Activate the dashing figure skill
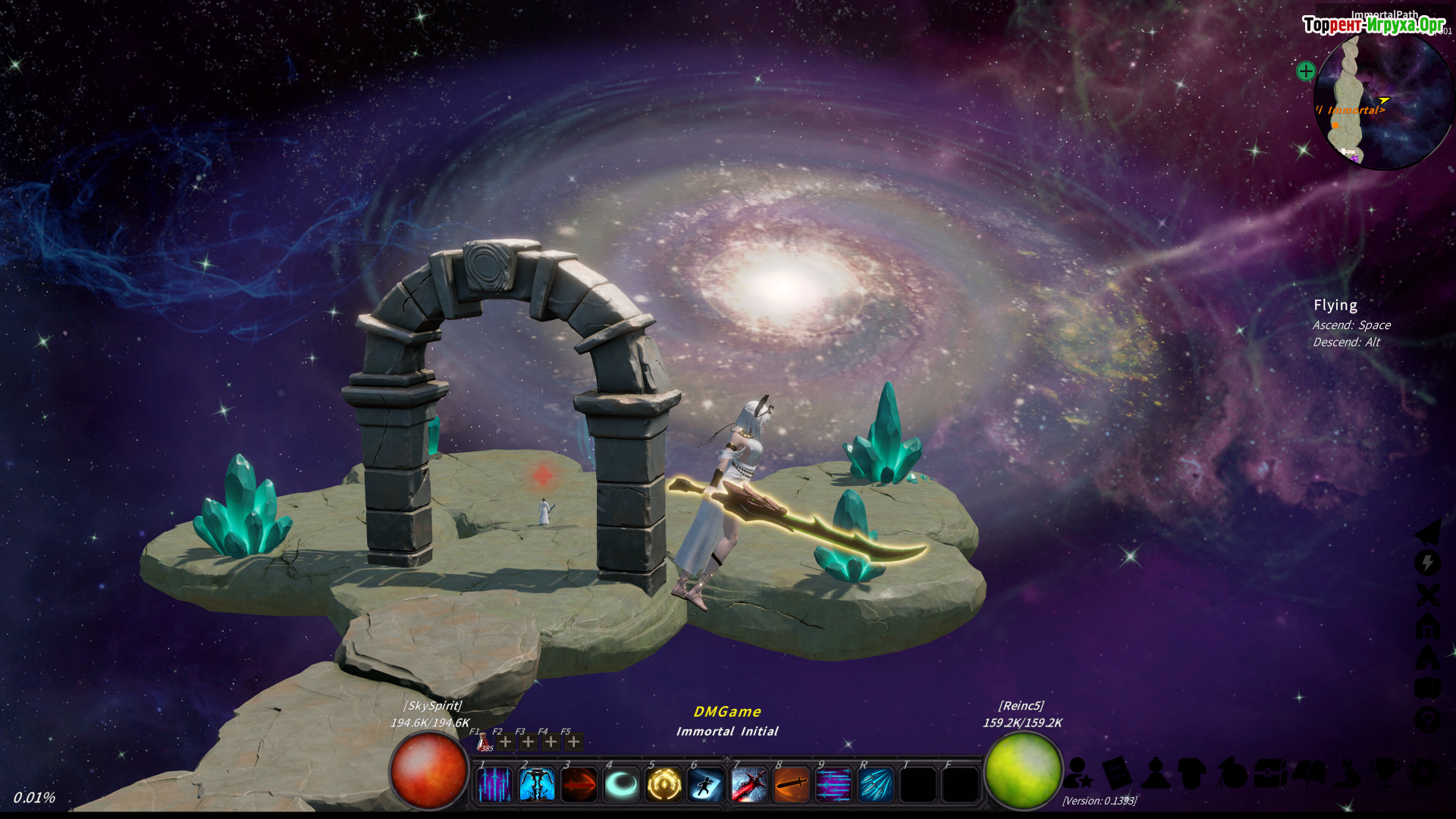 (x=706, y=785)
